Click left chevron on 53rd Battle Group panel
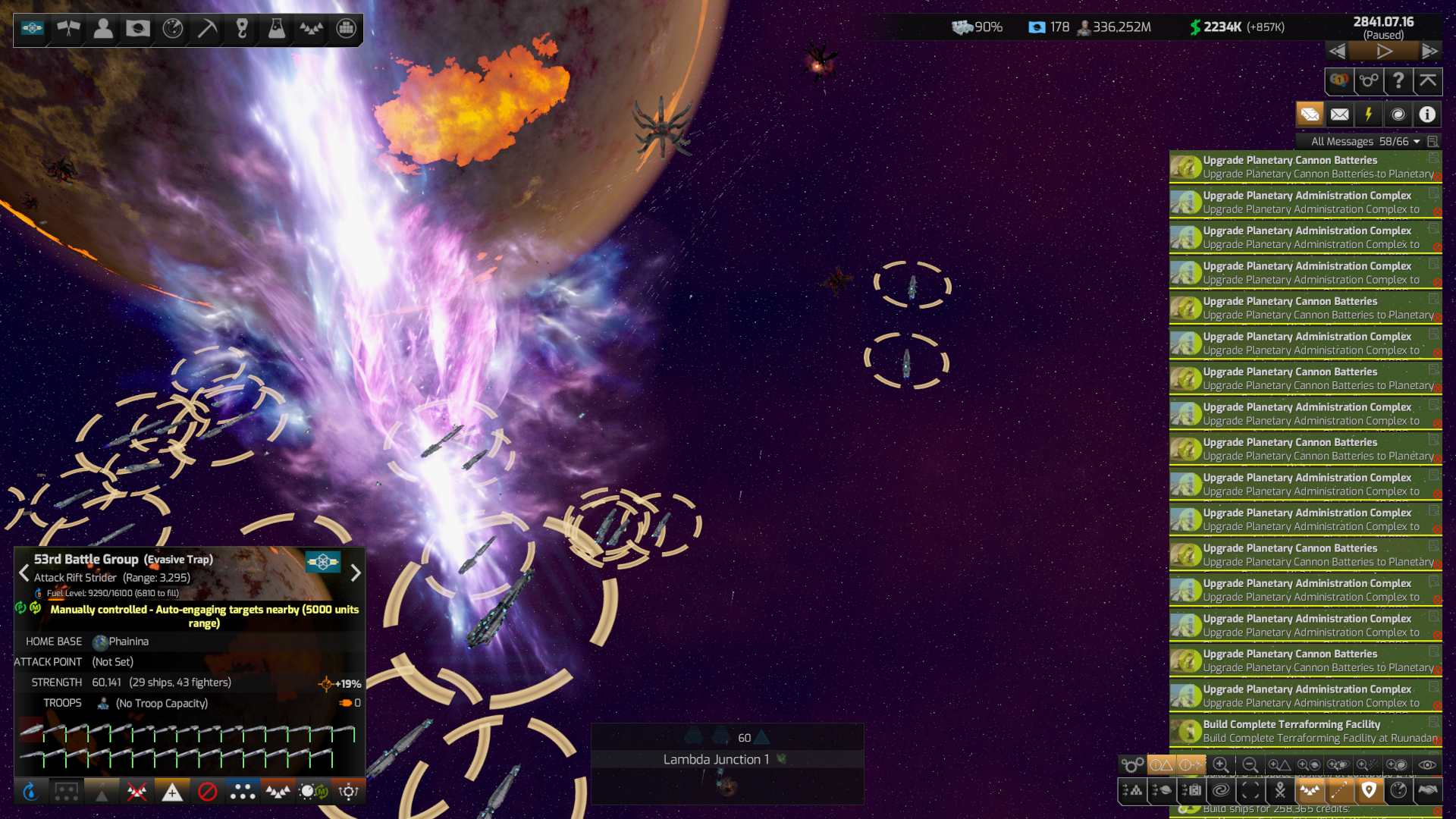 (24, 574)
